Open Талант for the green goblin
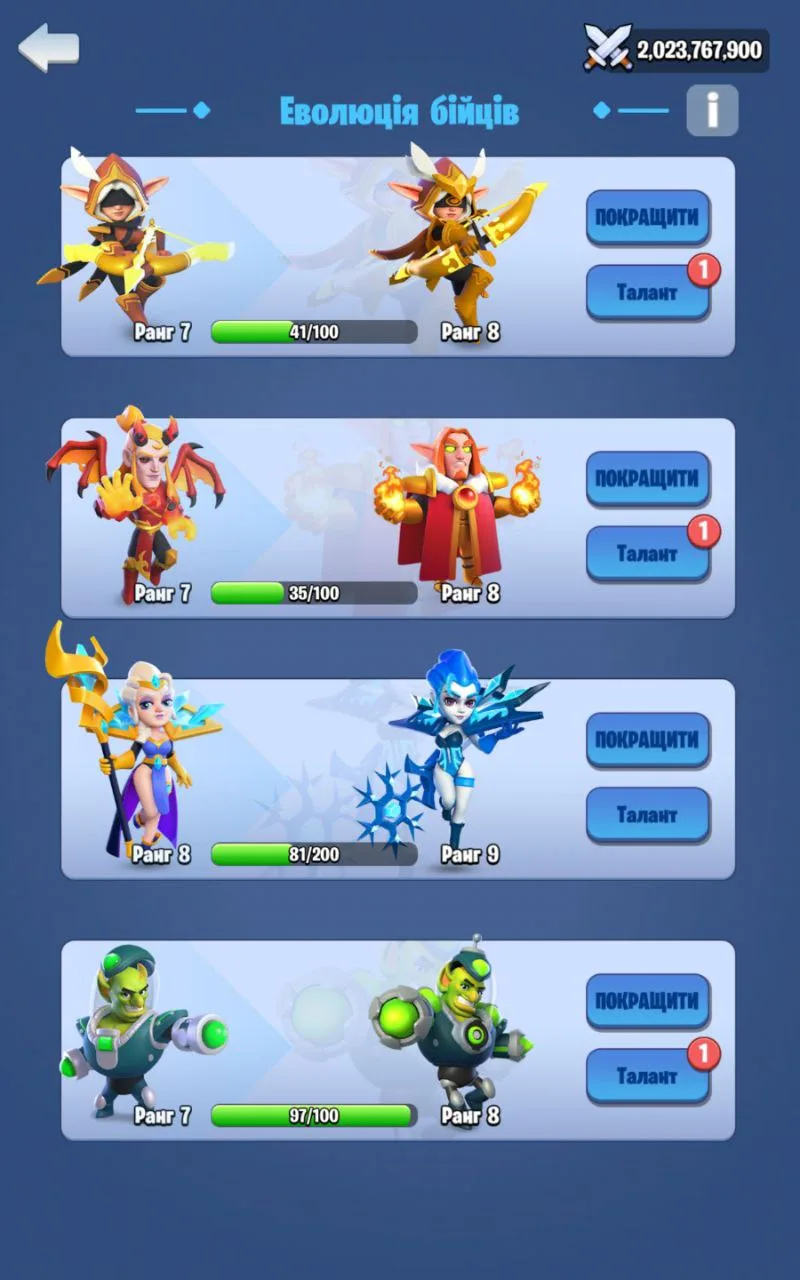 point(647,1076)
